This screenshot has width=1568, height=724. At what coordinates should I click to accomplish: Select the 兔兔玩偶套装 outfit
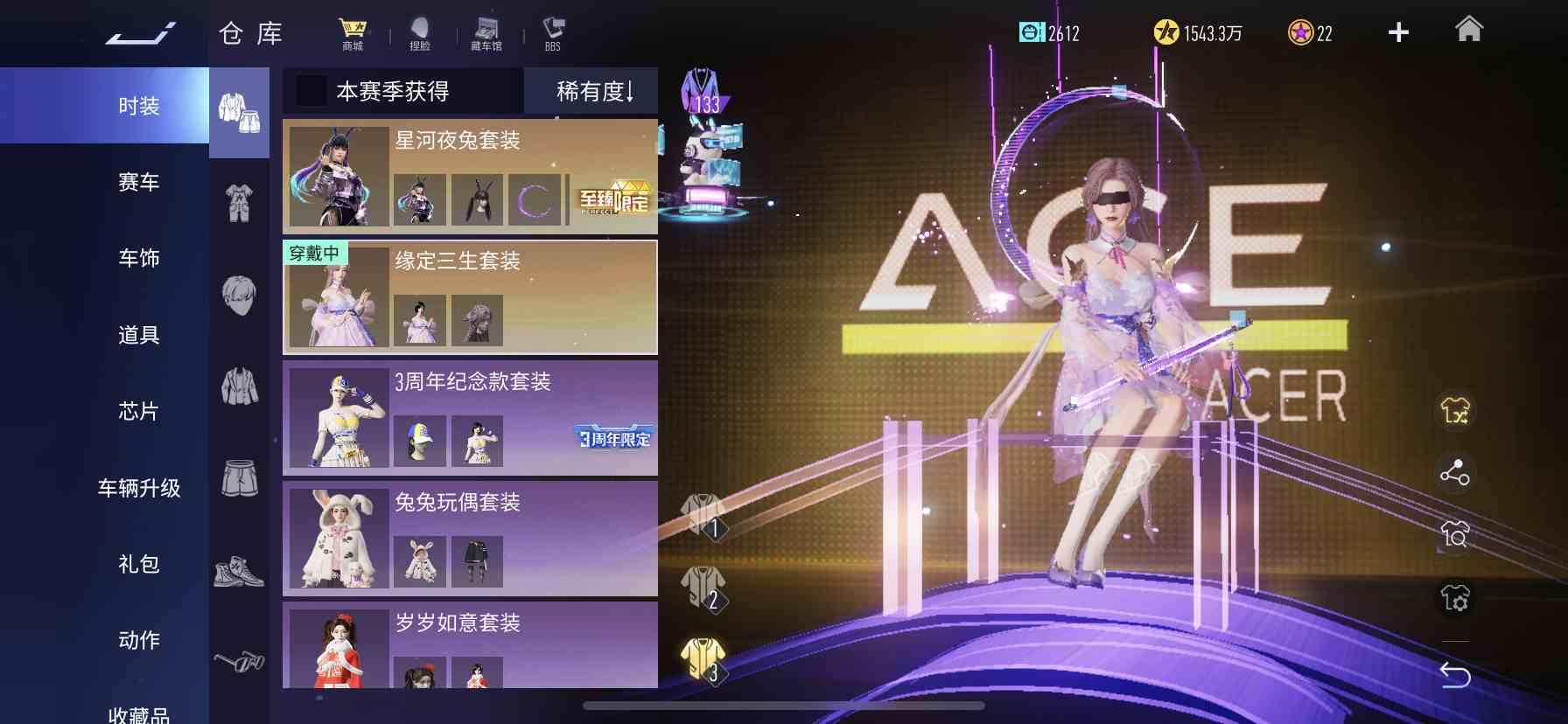click(x=470, y=539)
